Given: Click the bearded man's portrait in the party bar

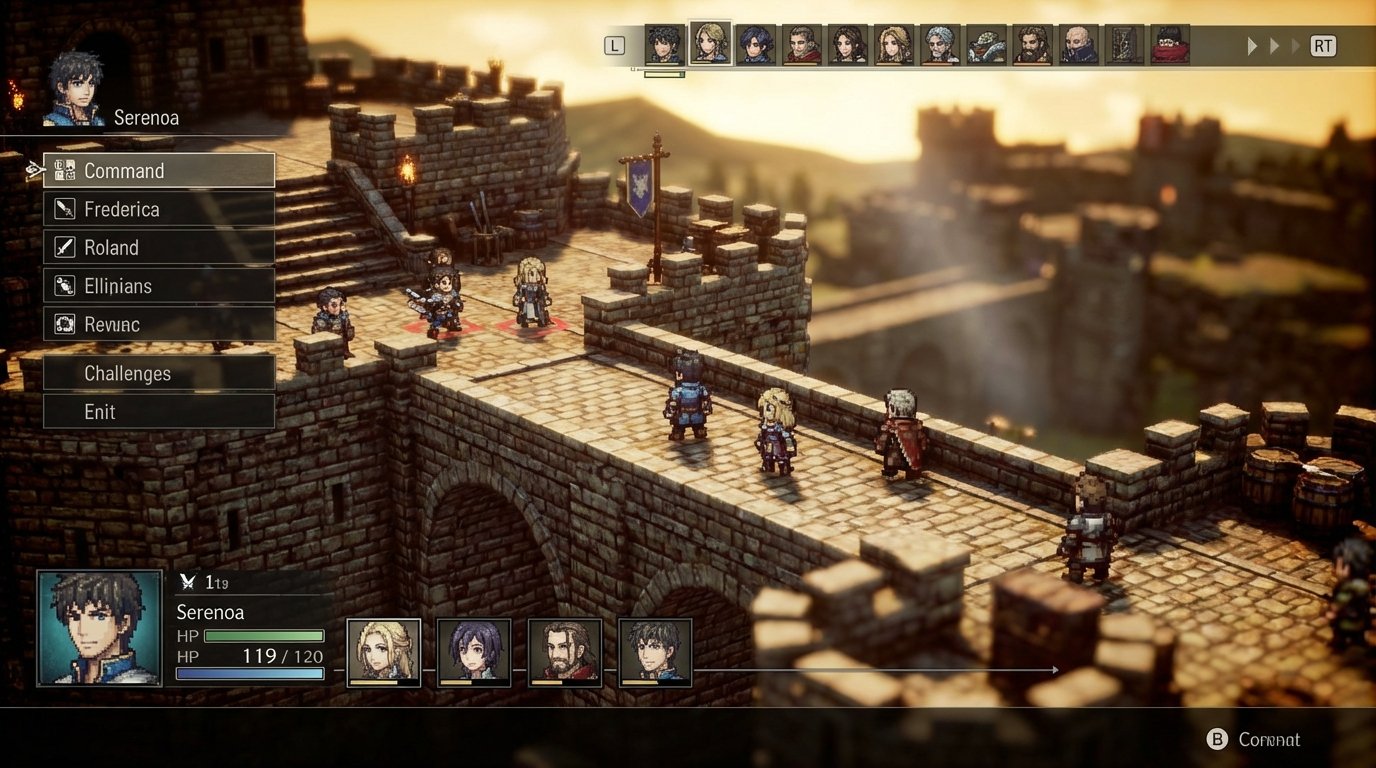Looking at the screenshot, I should [x=564, y=650].
